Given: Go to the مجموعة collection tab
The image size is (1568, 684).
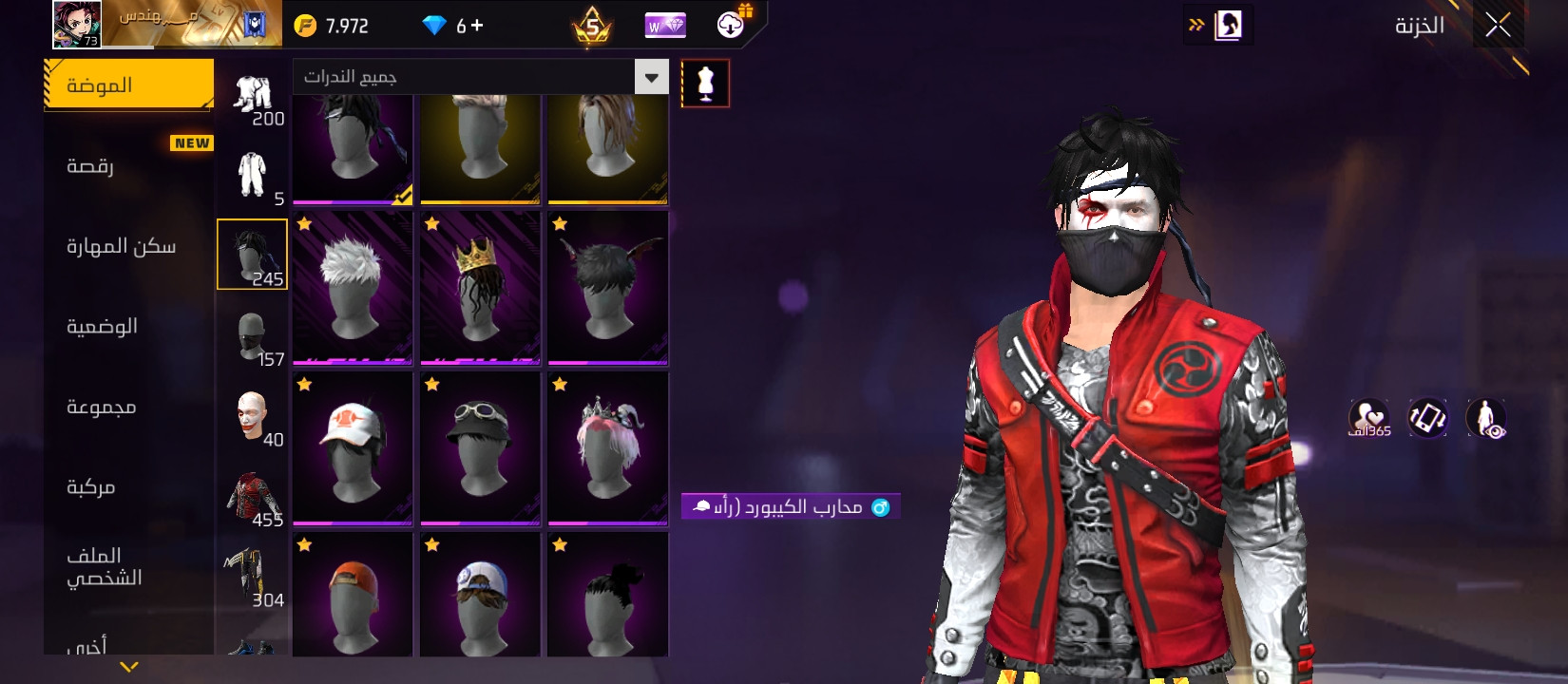Looking at the screenshot, I should click(x=128, y=407).
